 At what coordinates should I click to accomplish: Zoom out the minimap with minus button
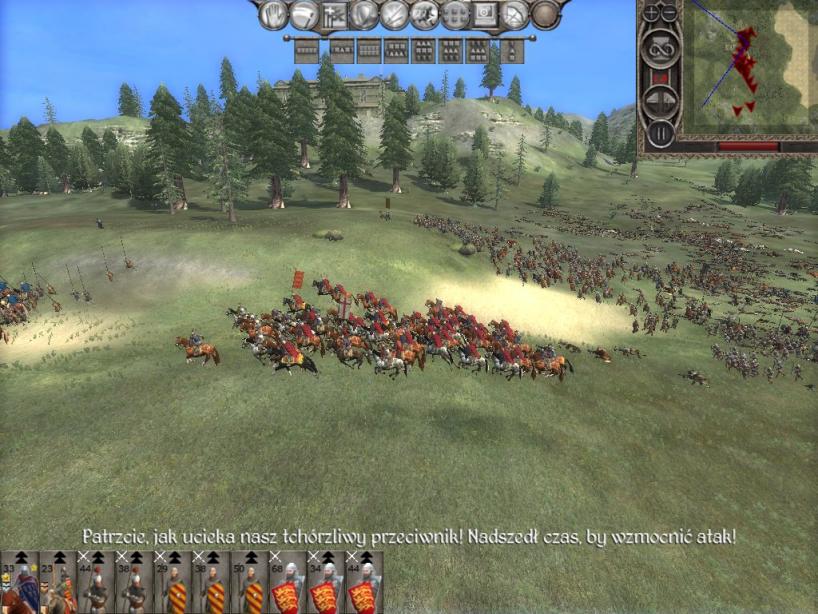click(670, 13)
